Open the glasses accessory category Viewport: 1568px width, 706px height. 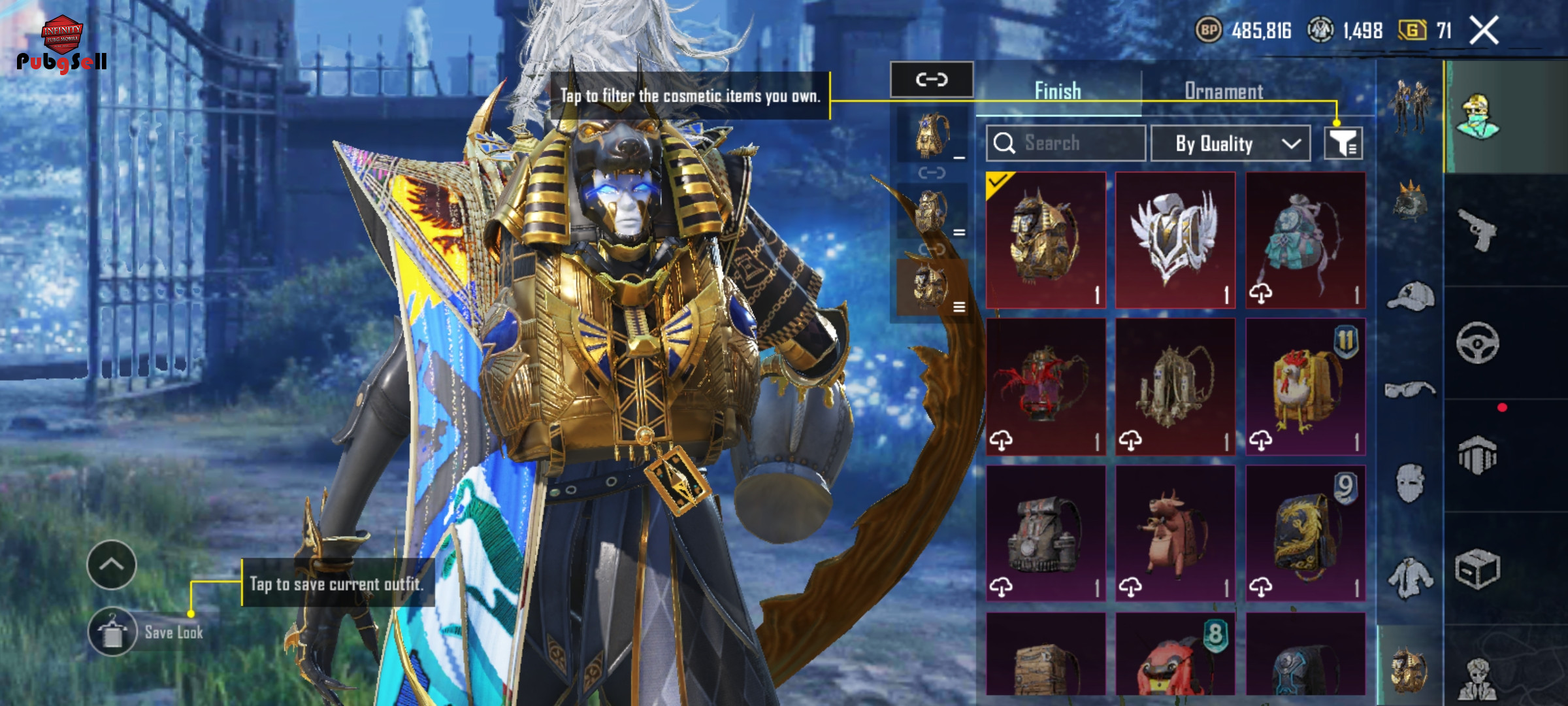pos(1411,390)
